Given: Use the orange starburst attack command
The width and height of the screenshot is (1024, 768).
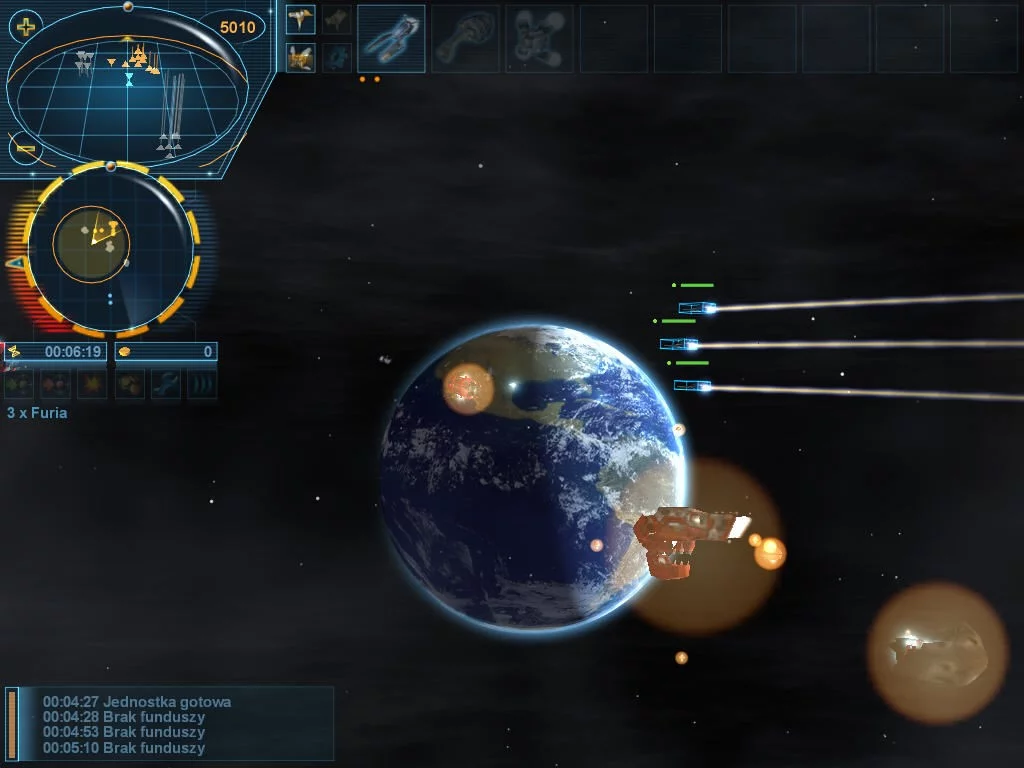Looking at the screenshot, I should coord(93,384).
